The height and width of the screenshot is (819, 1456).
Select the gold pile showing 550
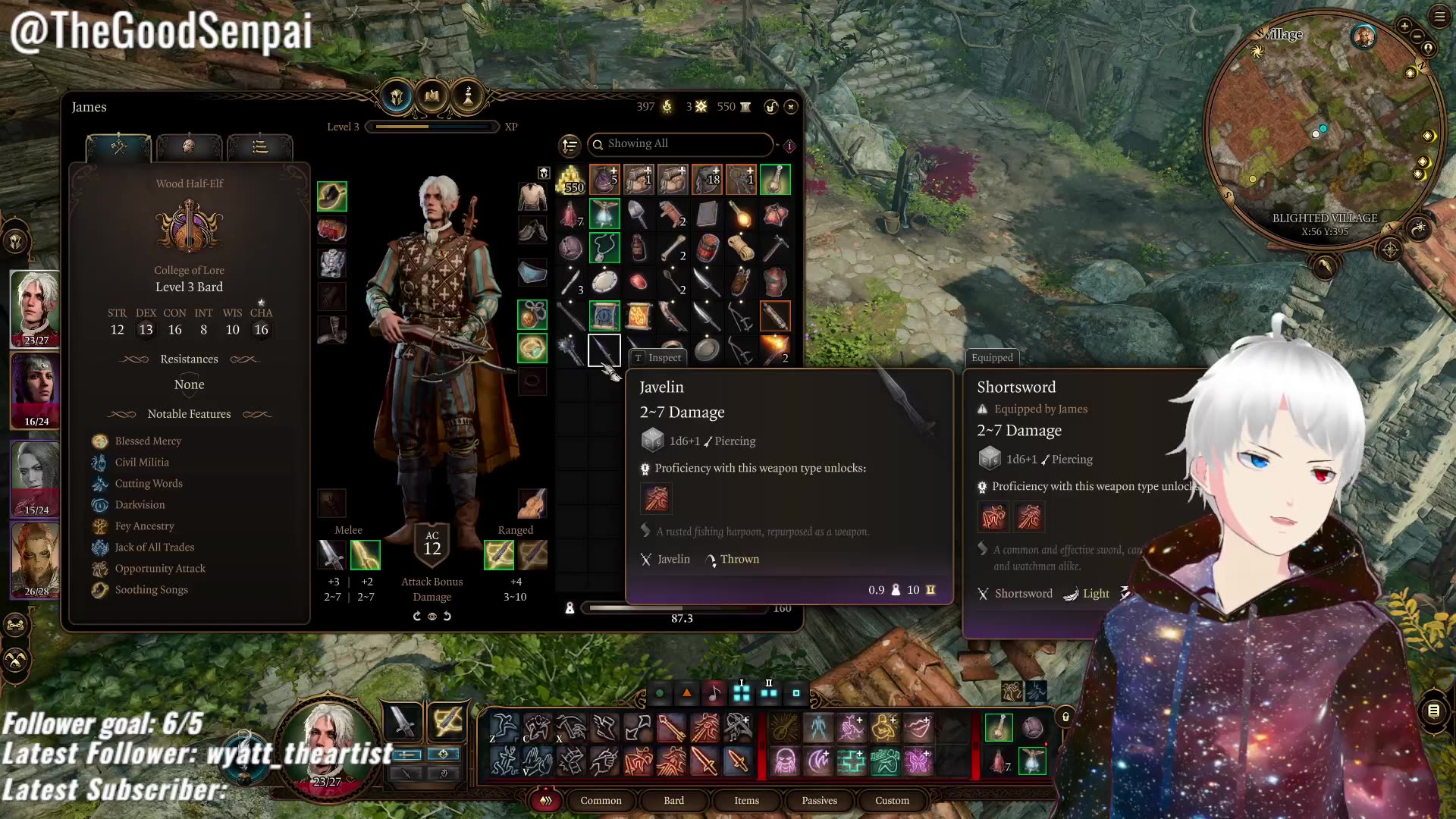570,180
